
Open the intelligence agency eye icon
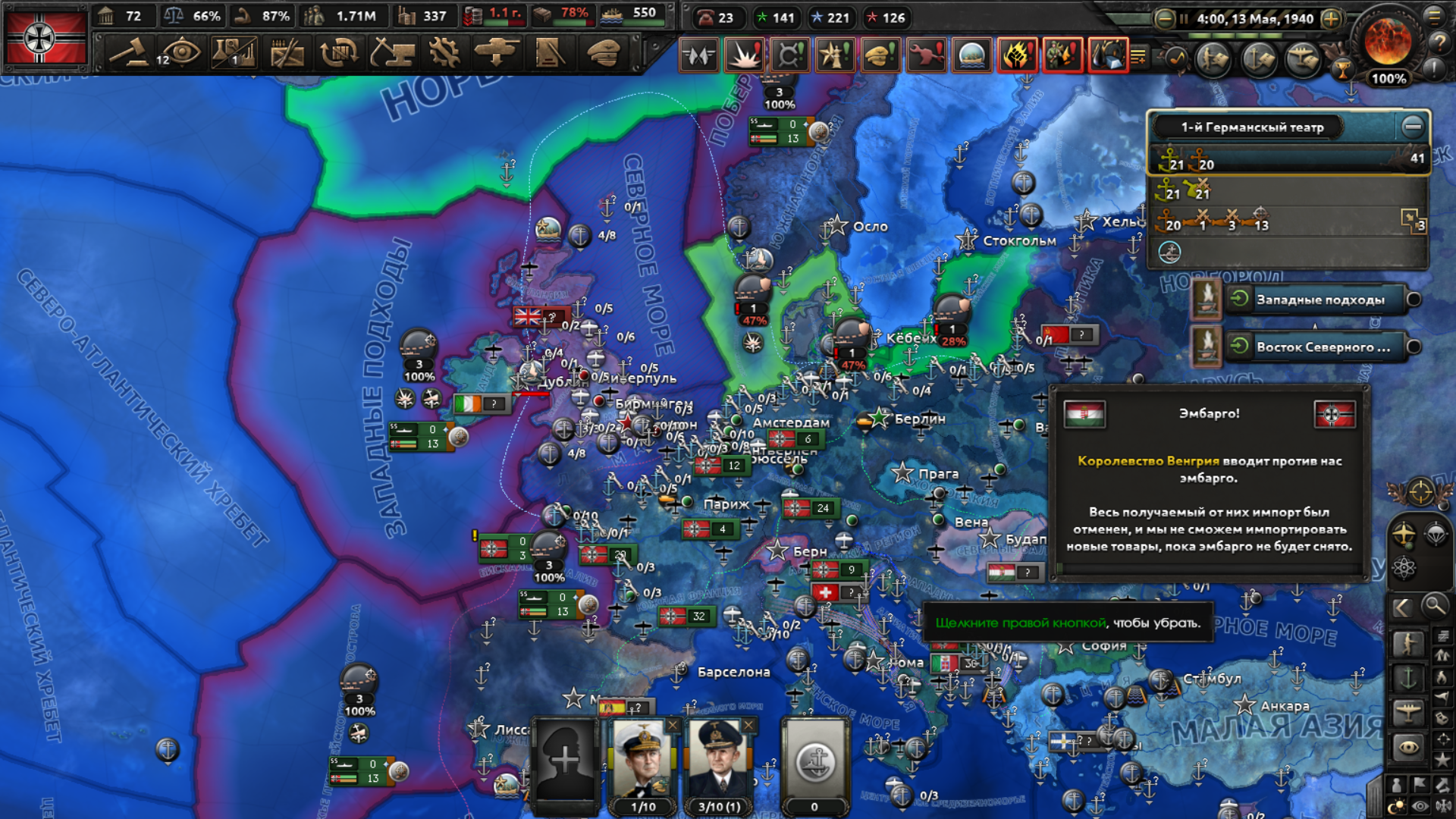180,53
